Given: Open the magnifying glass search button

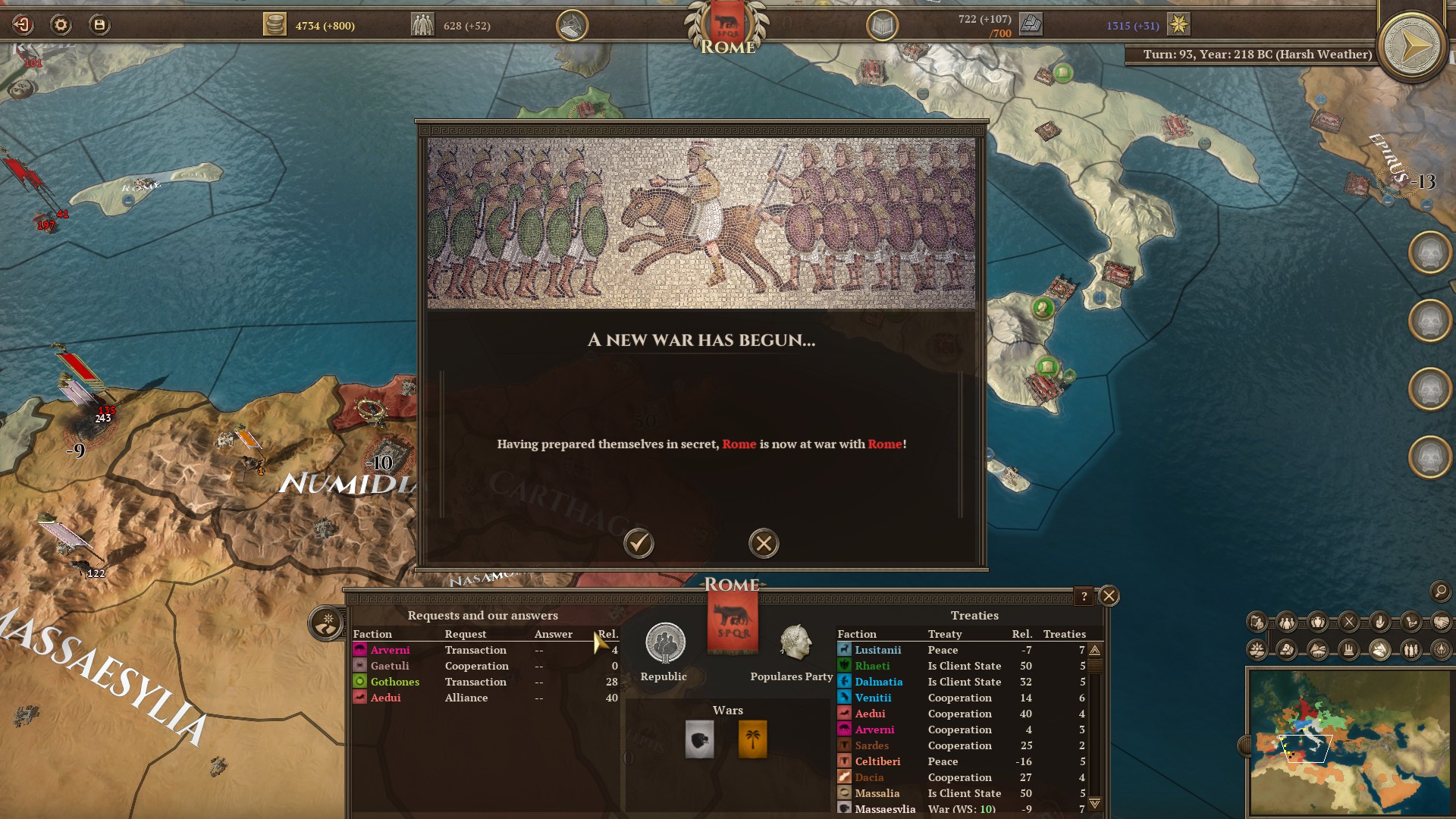Looking at the screenshot, I should point(1439,591).
